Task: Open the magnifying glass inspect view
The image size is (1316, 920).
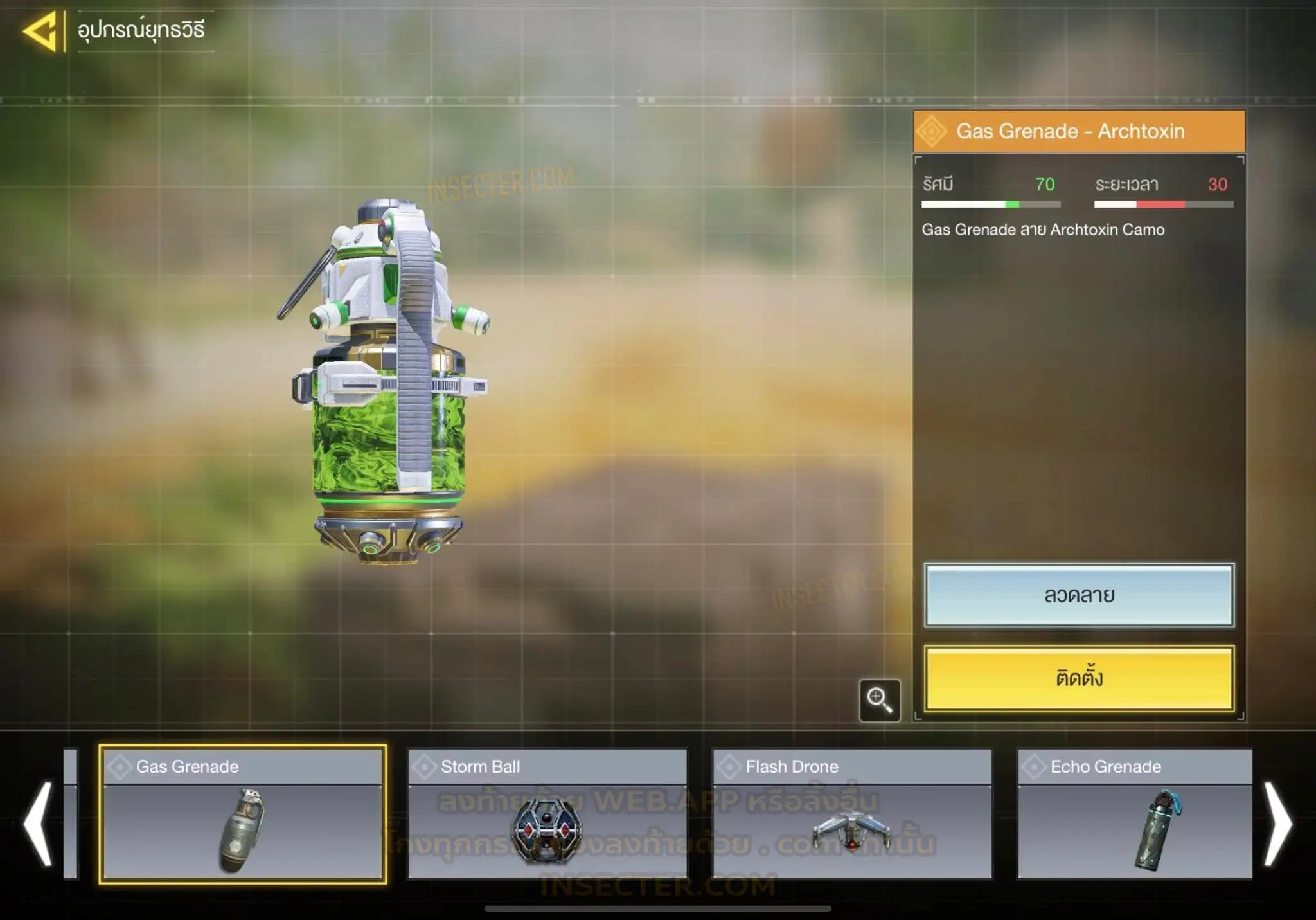Action: pos(879,699)
